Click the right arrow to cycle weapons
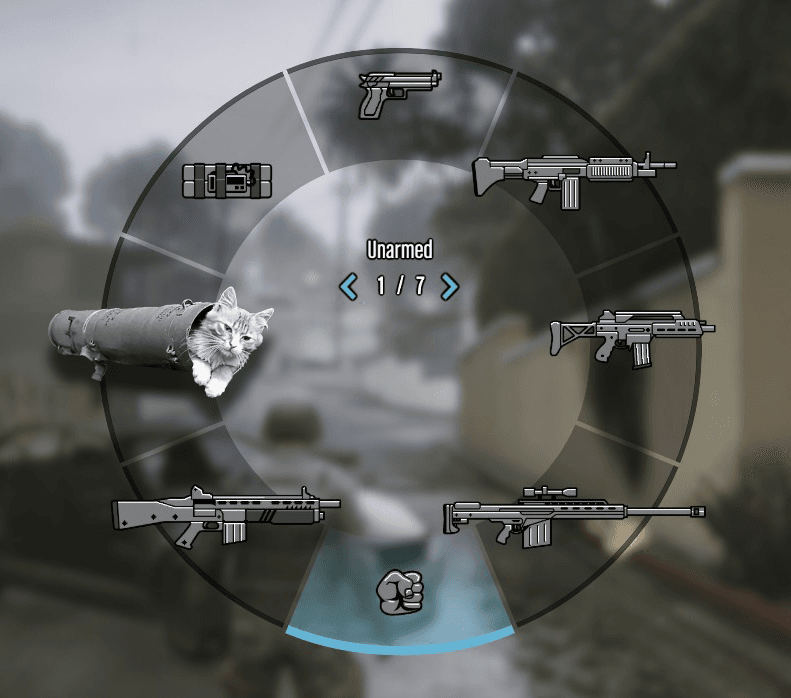 click(x=450, y=287)
